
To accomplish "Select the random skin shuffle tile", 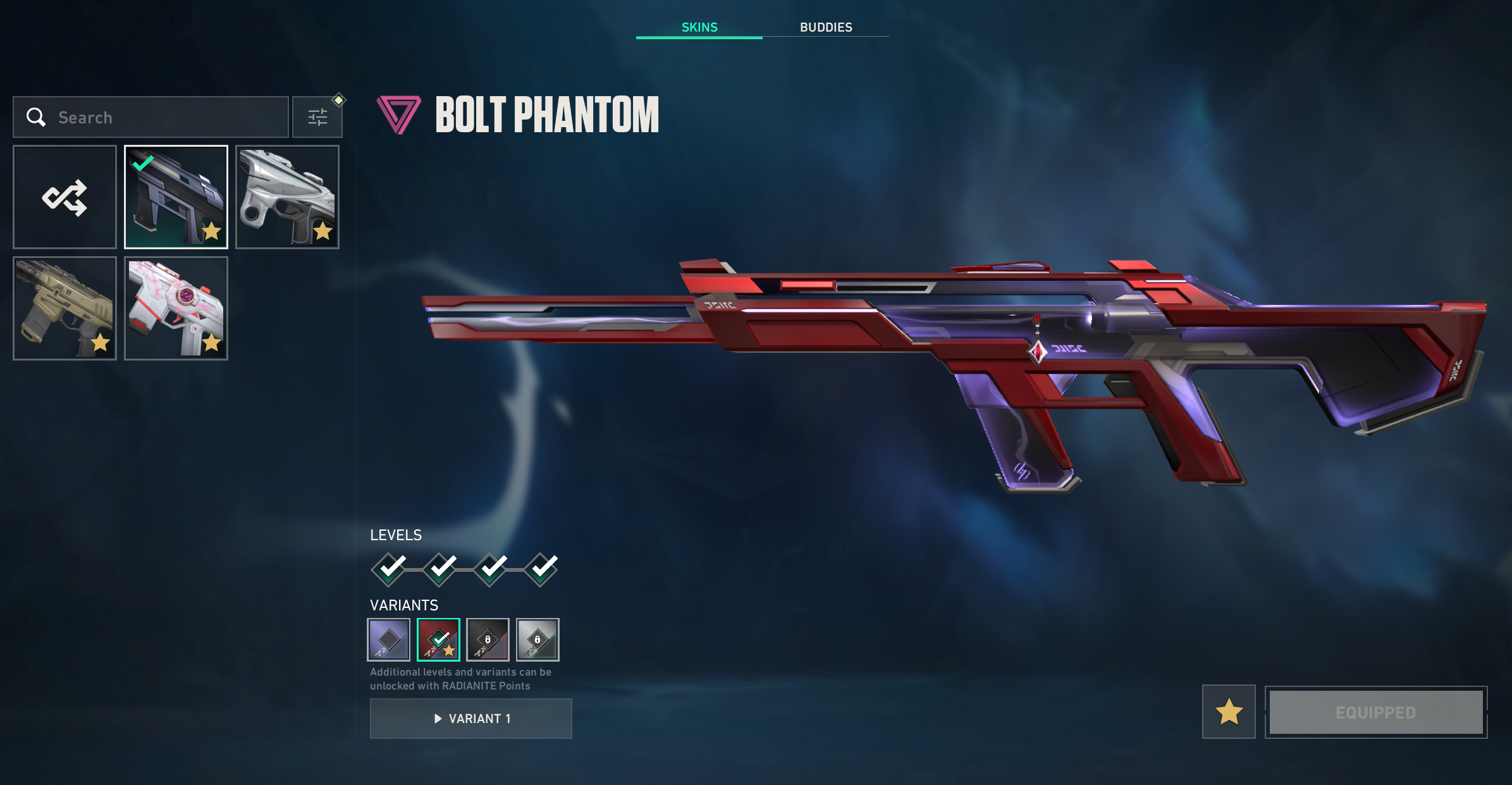I will [x=65, y=197].
